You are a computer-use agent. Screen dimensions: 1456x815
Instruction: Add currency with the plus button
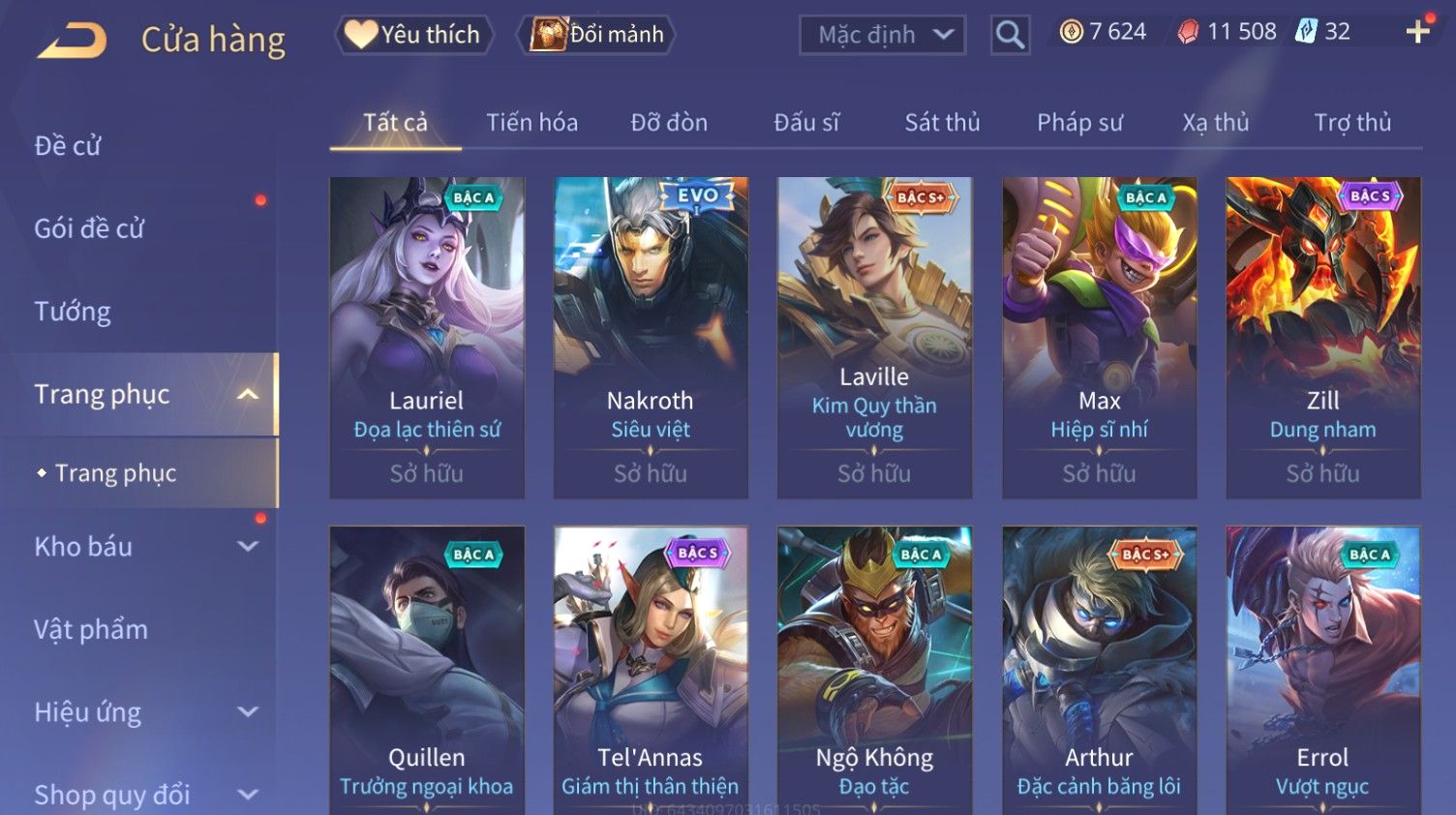coord(1417,32)
